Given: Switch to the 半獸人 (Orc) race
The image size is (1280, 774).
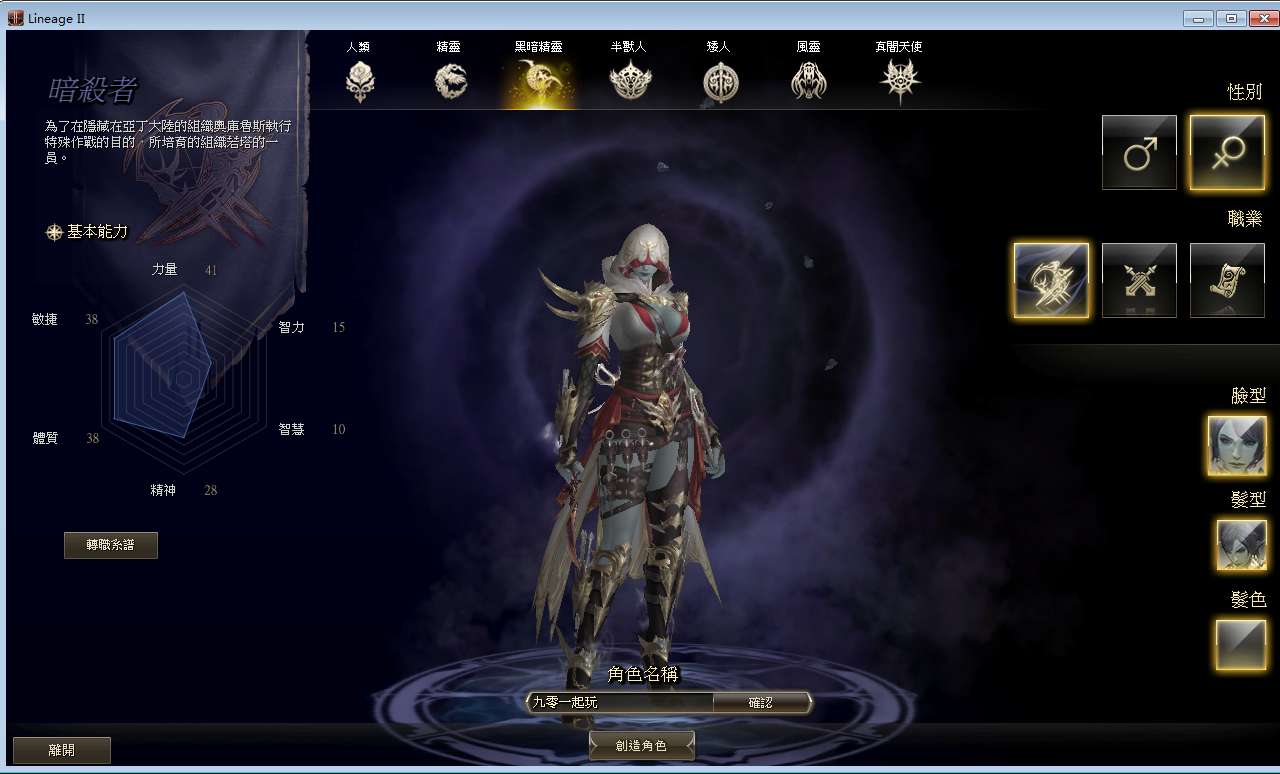Looking at the screenshot, I should (x=630, y=80).
